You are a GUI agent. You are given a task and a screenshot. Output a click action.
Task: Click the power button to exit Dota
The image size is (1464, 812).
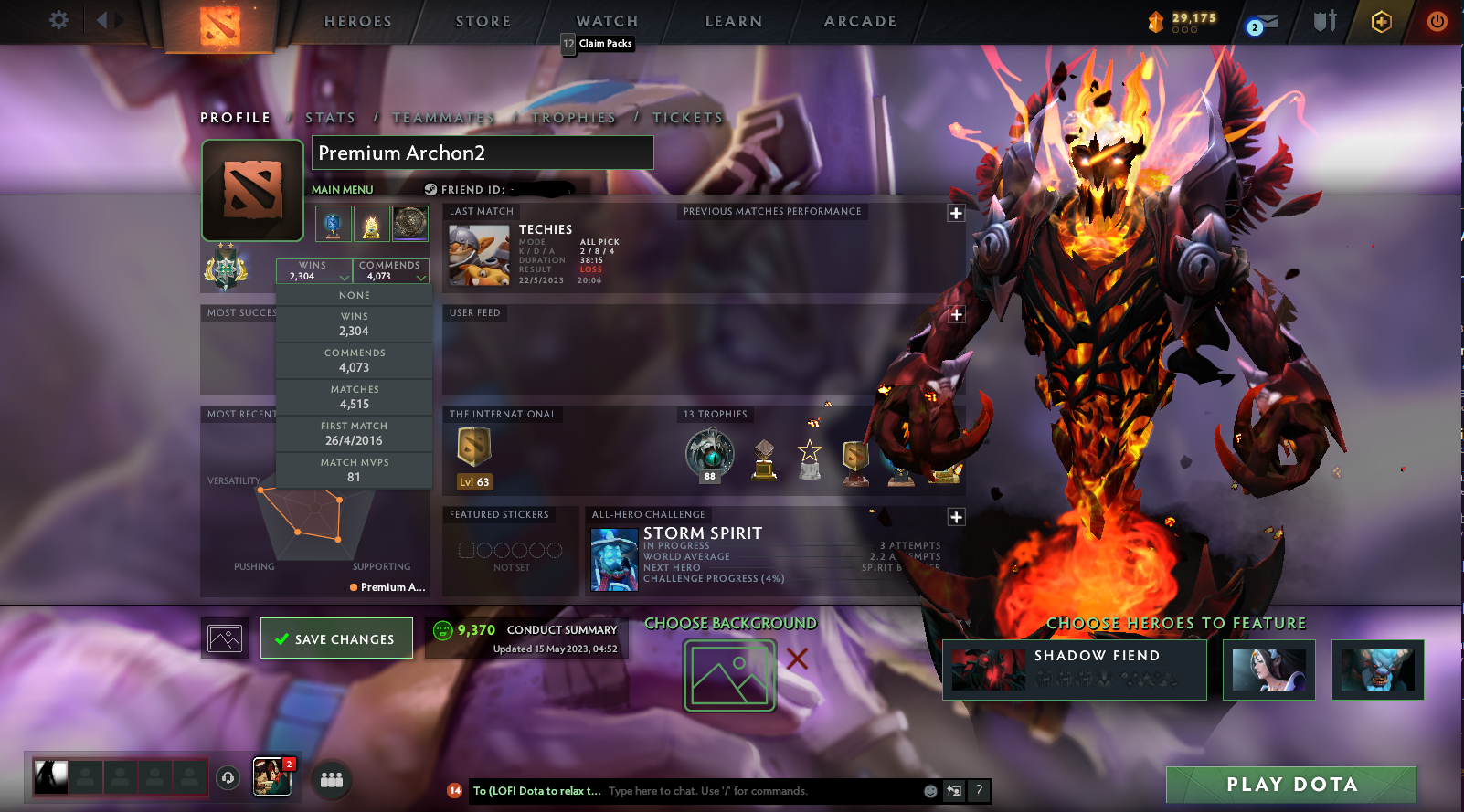tap(1436, 21)
